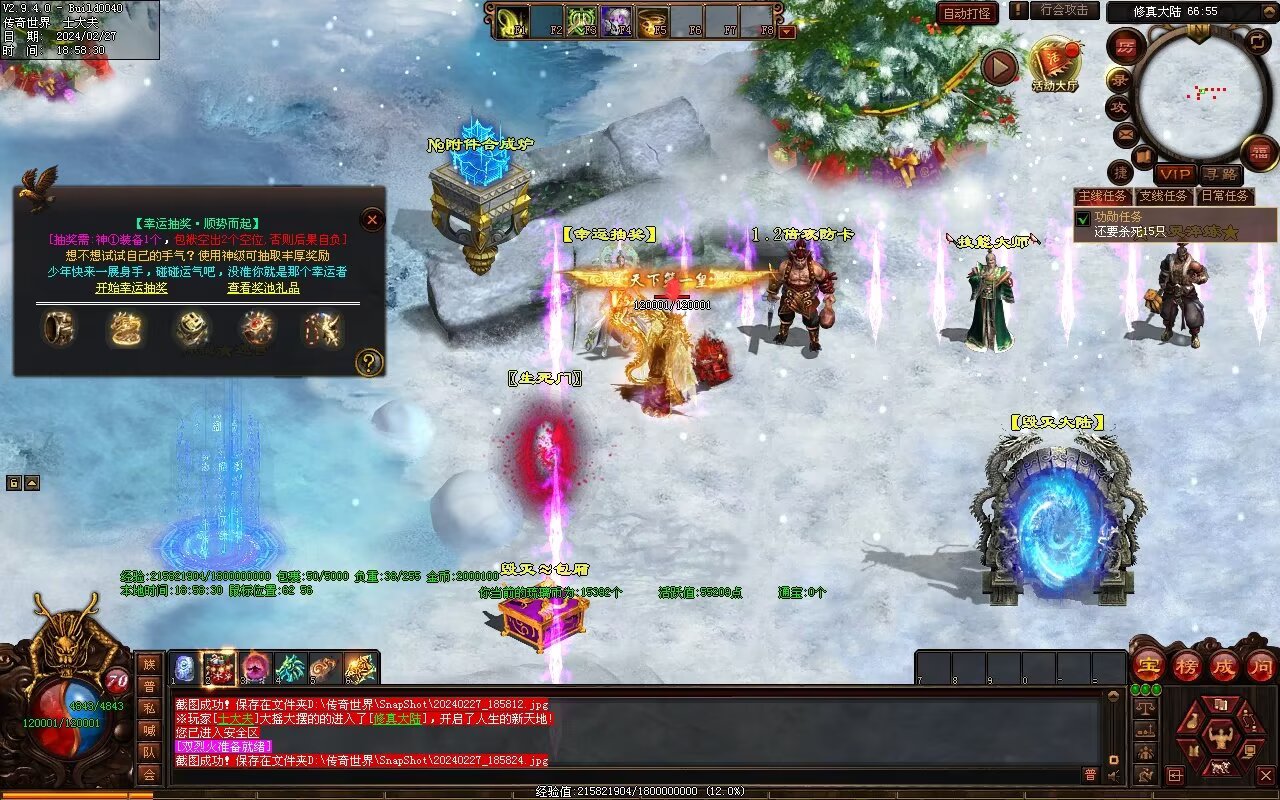
Task: Open the 活动大厅 event hall icon
Action: click(1054, 63)
